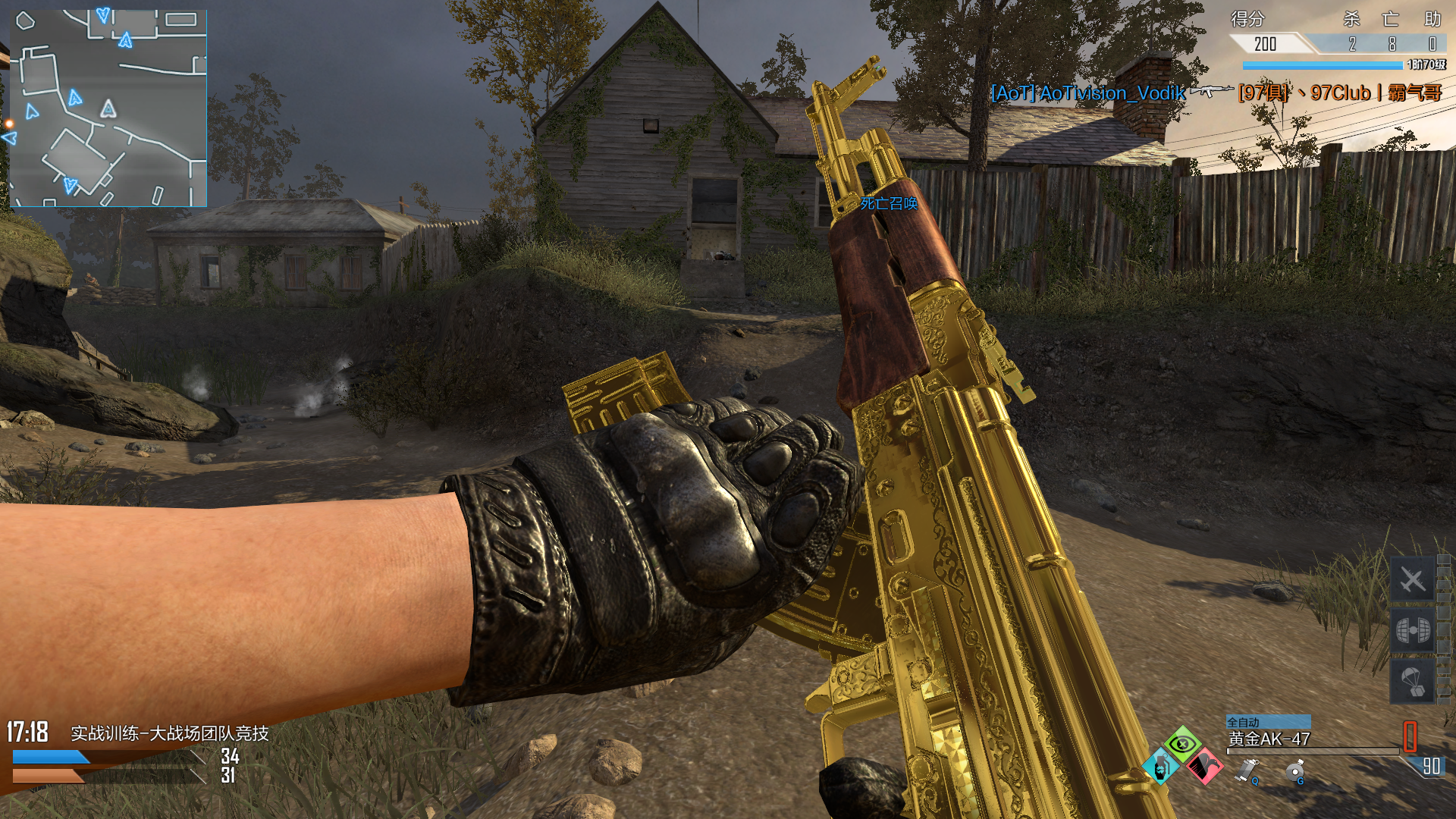This screenshot has height=819, width=1456.
Task: Click the green eye perk icon
Action: (1182, 744)
